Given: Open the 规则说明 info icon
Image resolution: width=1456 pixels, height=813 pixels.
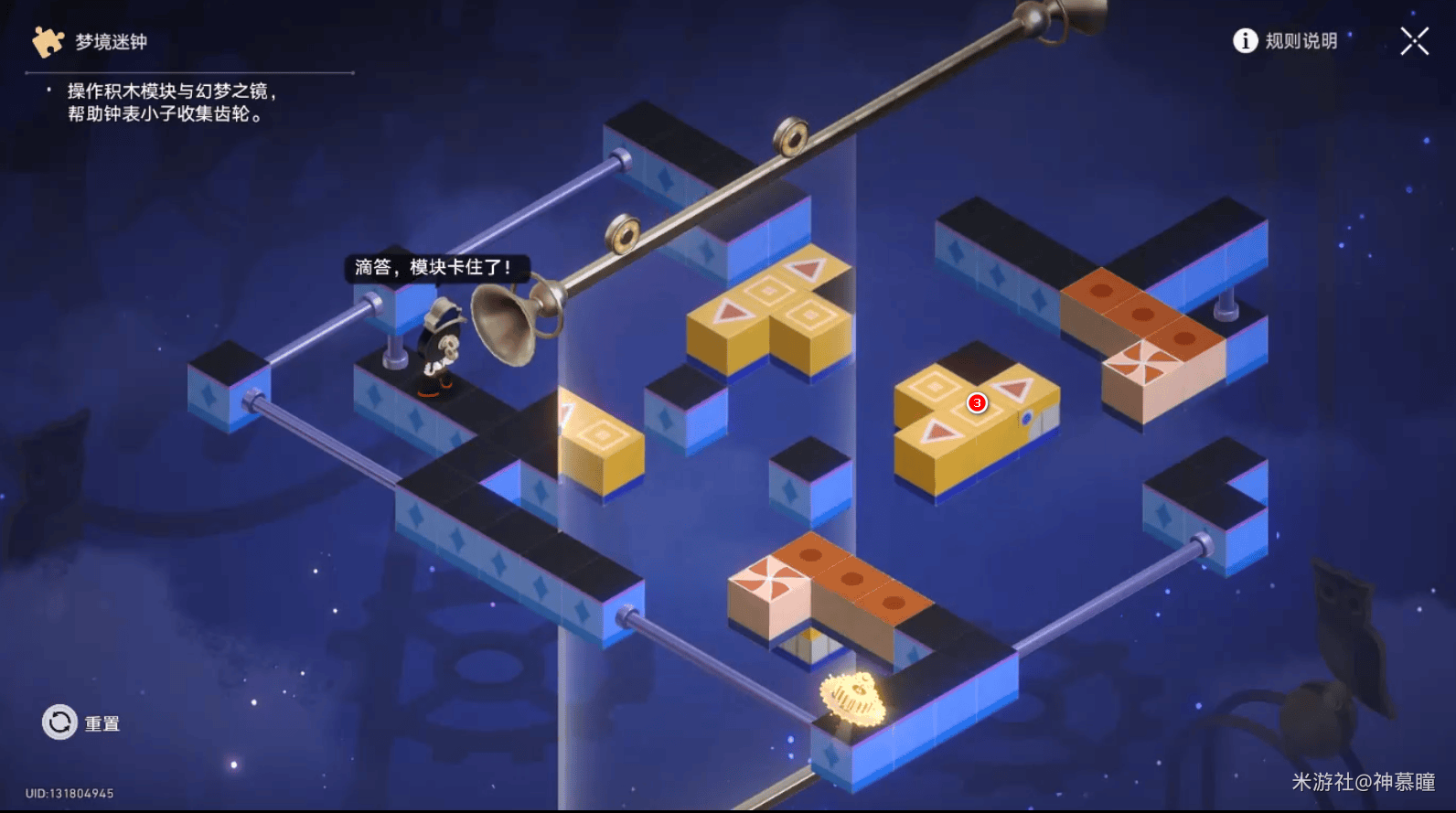Looking at the screenshot, I should [1246, 42].
